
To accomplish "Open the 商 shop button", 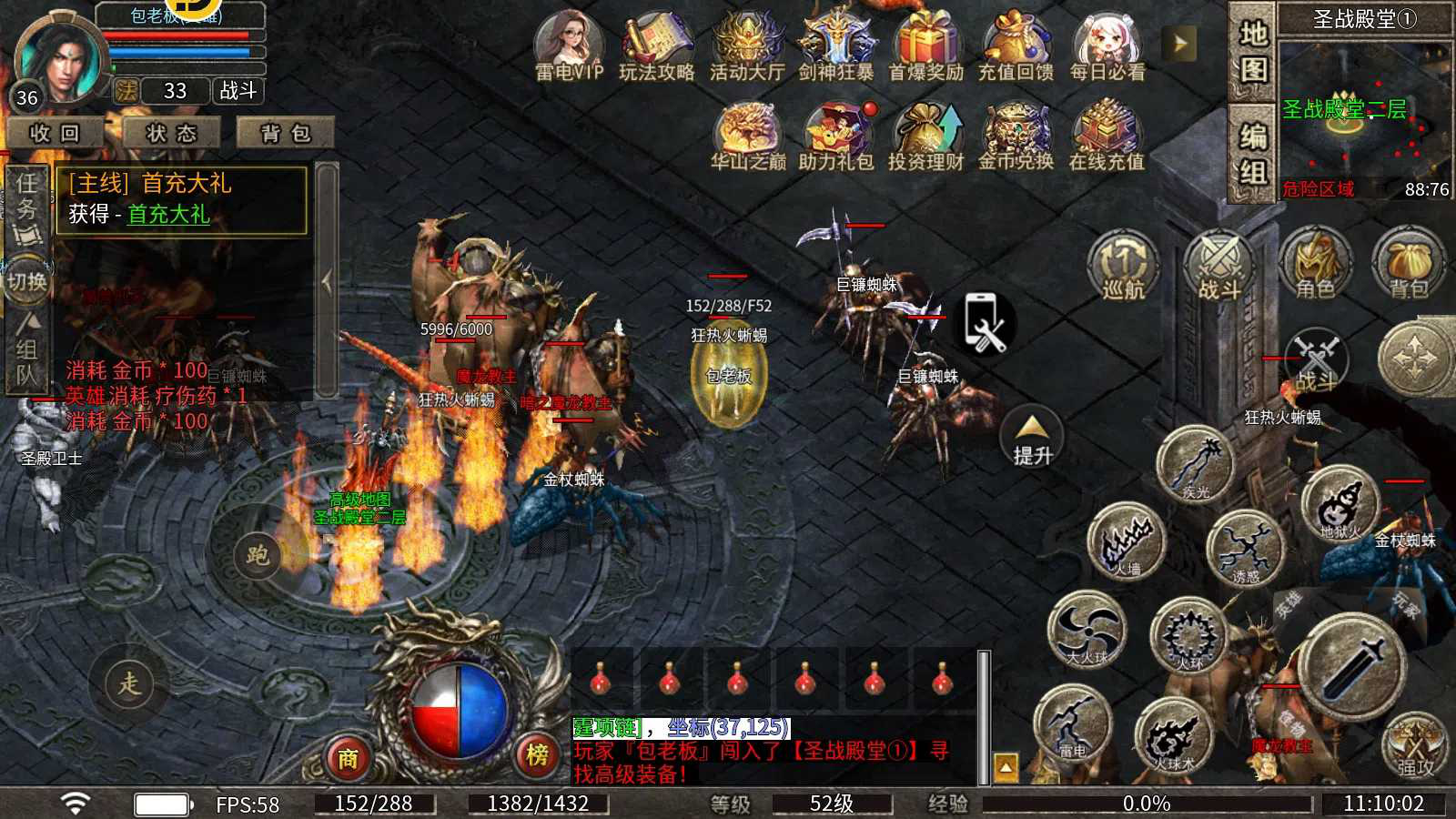I will (x=348, y=757).
